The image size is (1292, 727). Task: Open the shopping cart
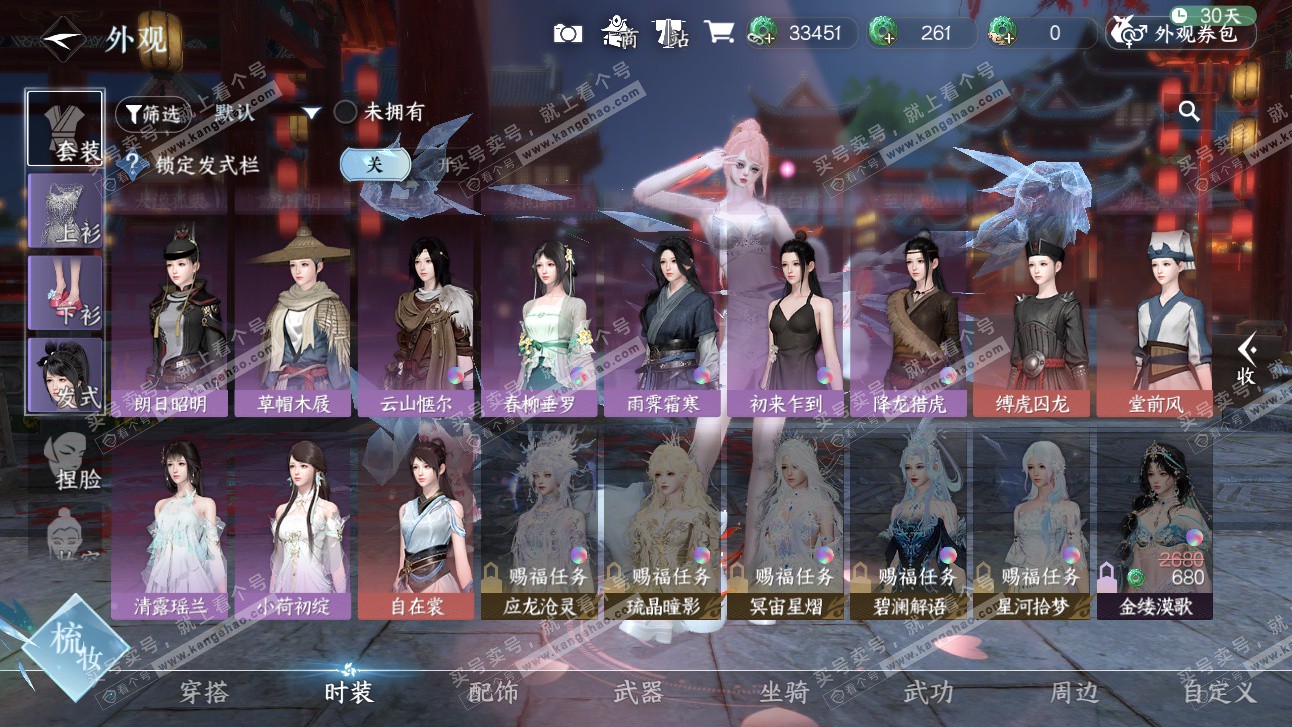(718, 32)
